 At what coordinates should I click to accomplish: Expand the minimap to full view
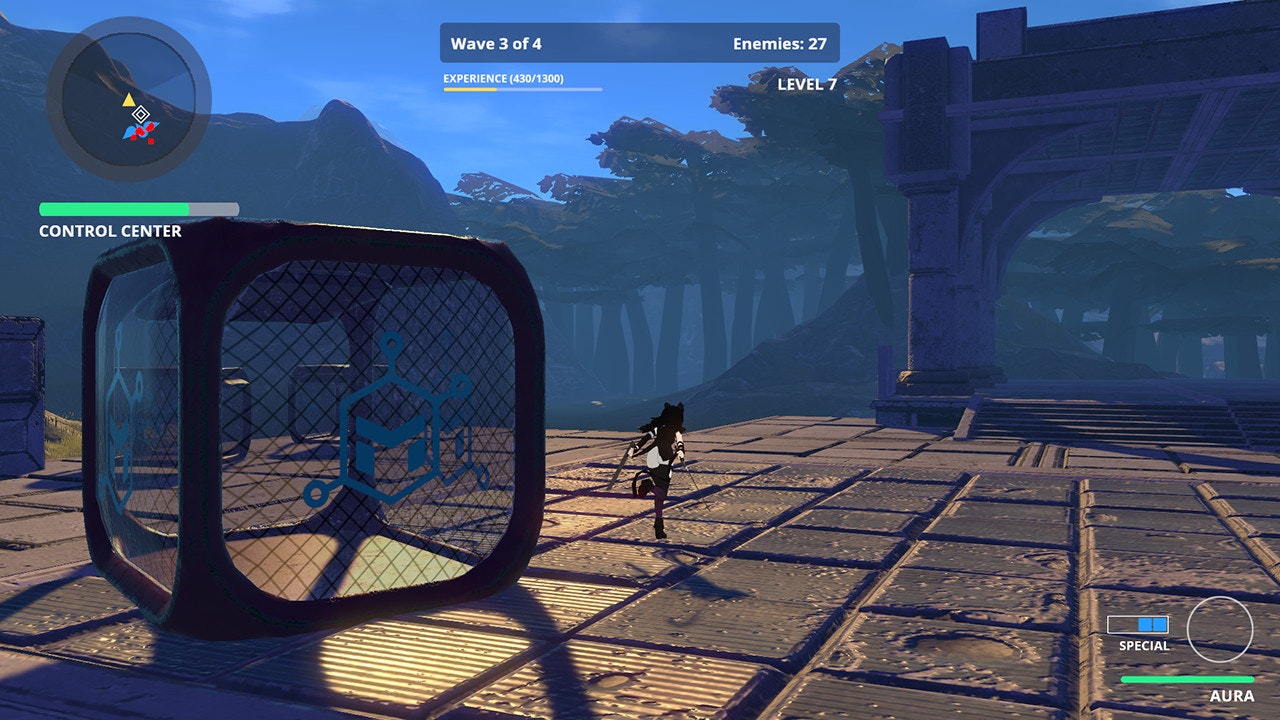[130, 100]
